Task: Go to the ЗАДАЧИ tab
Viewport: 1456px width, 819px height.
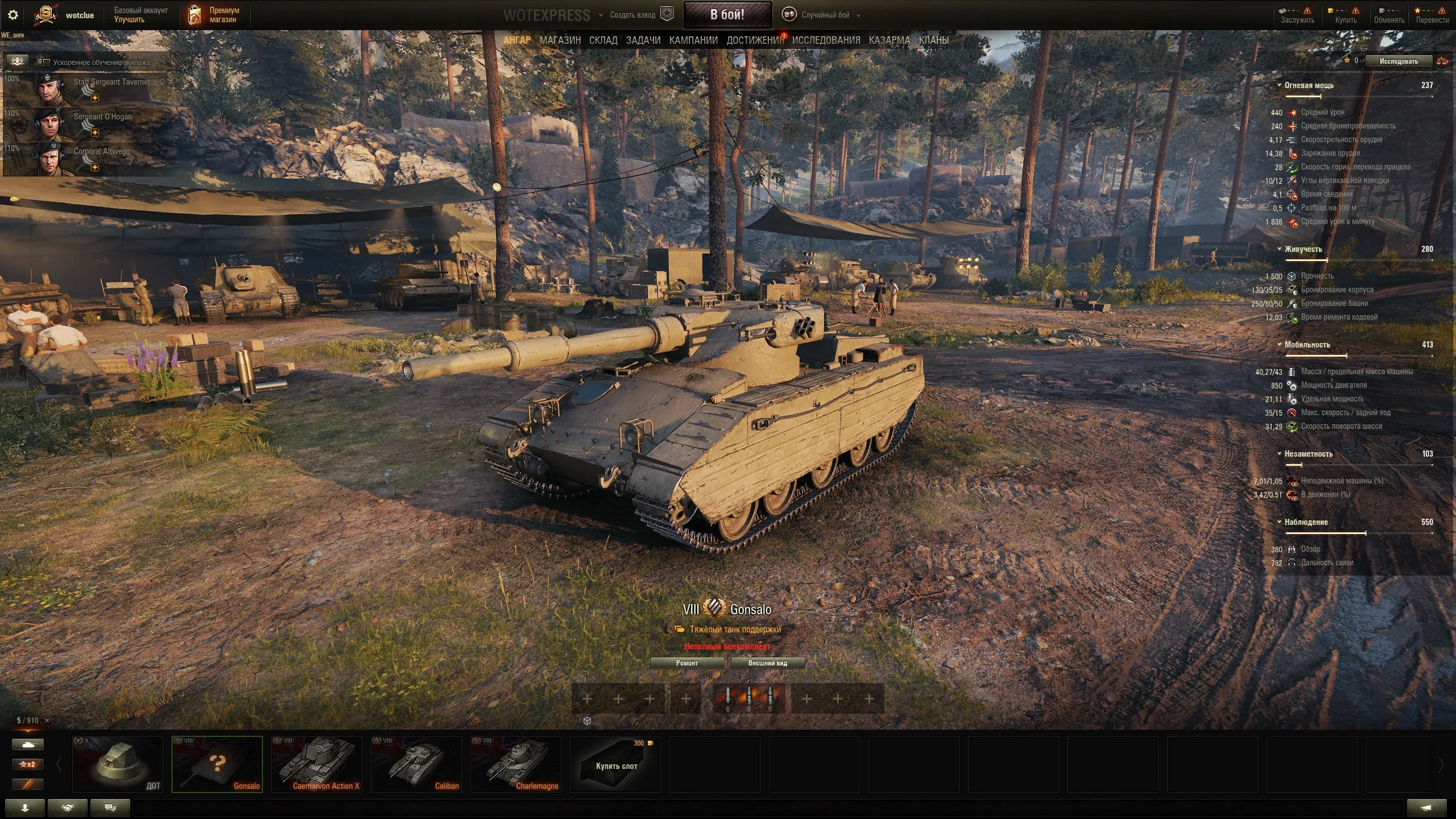Action: click(643, 40)
